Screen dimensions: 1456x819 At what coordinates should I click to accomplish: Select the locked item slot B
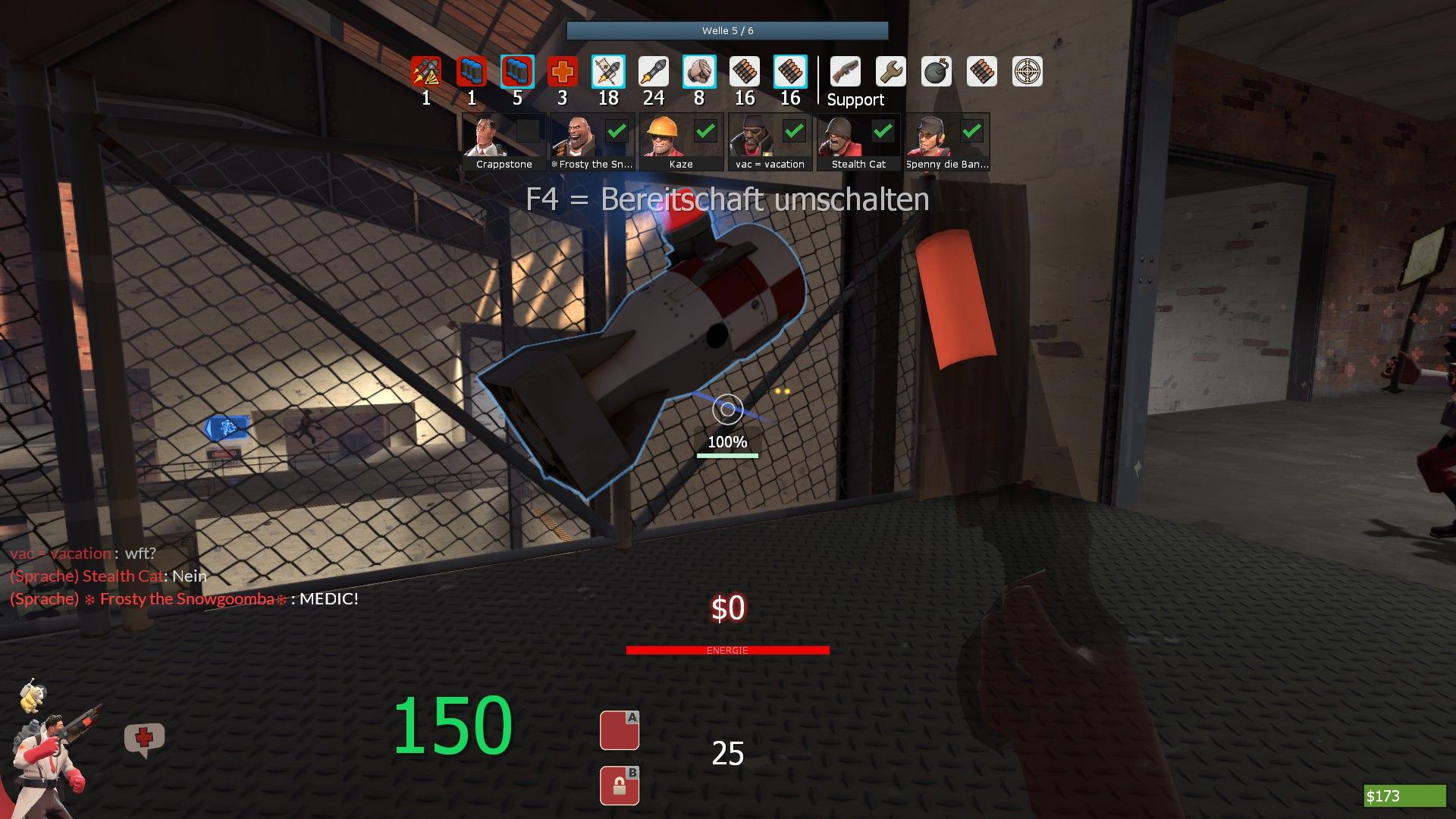pyautogui.click(x=619, y=786)
